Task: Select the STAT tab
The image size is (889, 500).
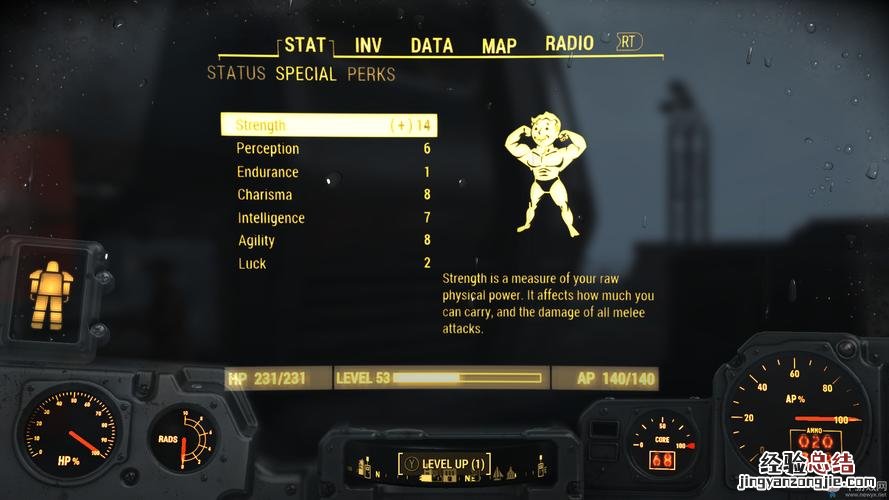Action: click(x=305, y=45)
